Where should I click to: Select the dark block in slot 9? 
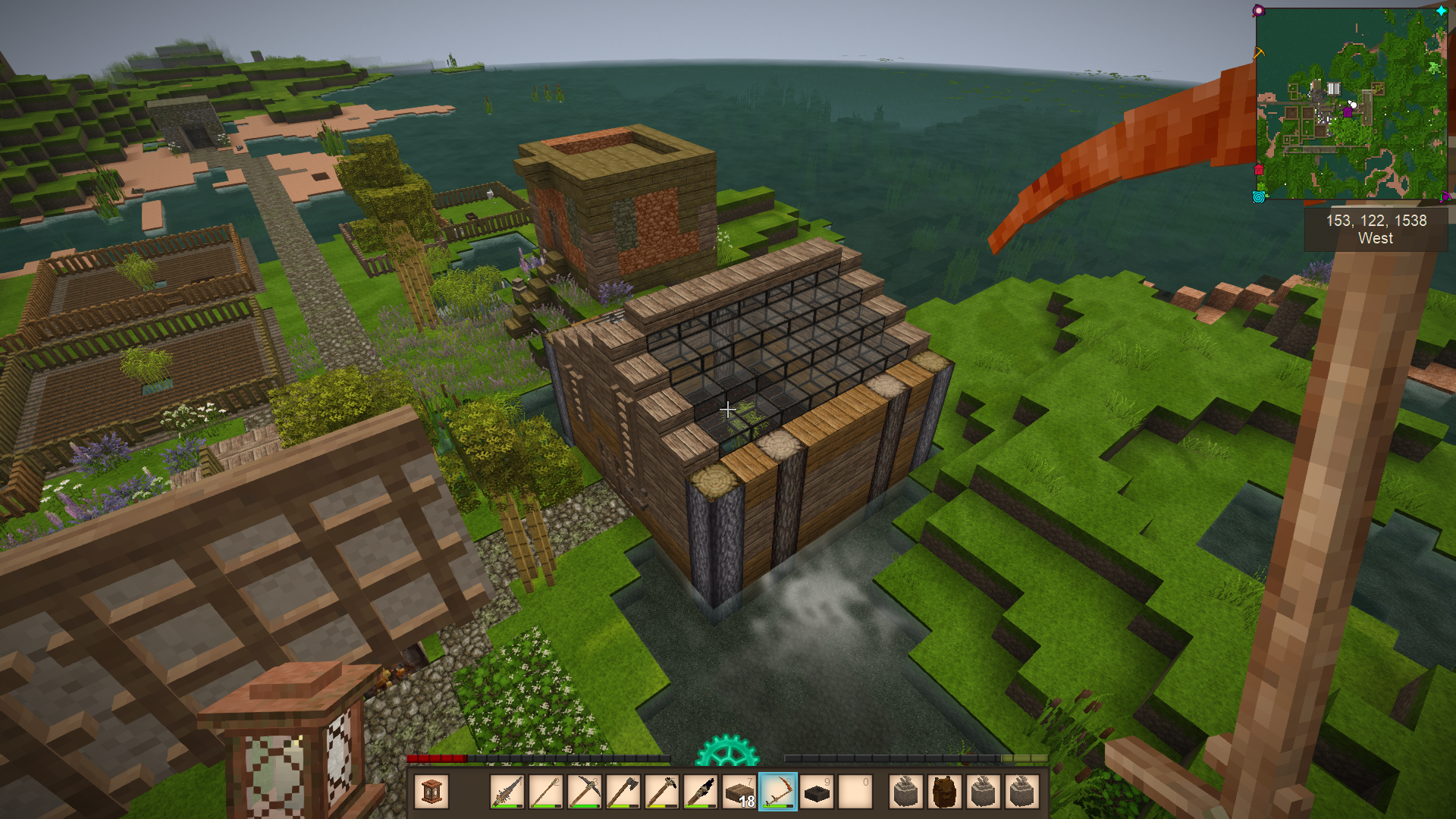coord(817,792)
